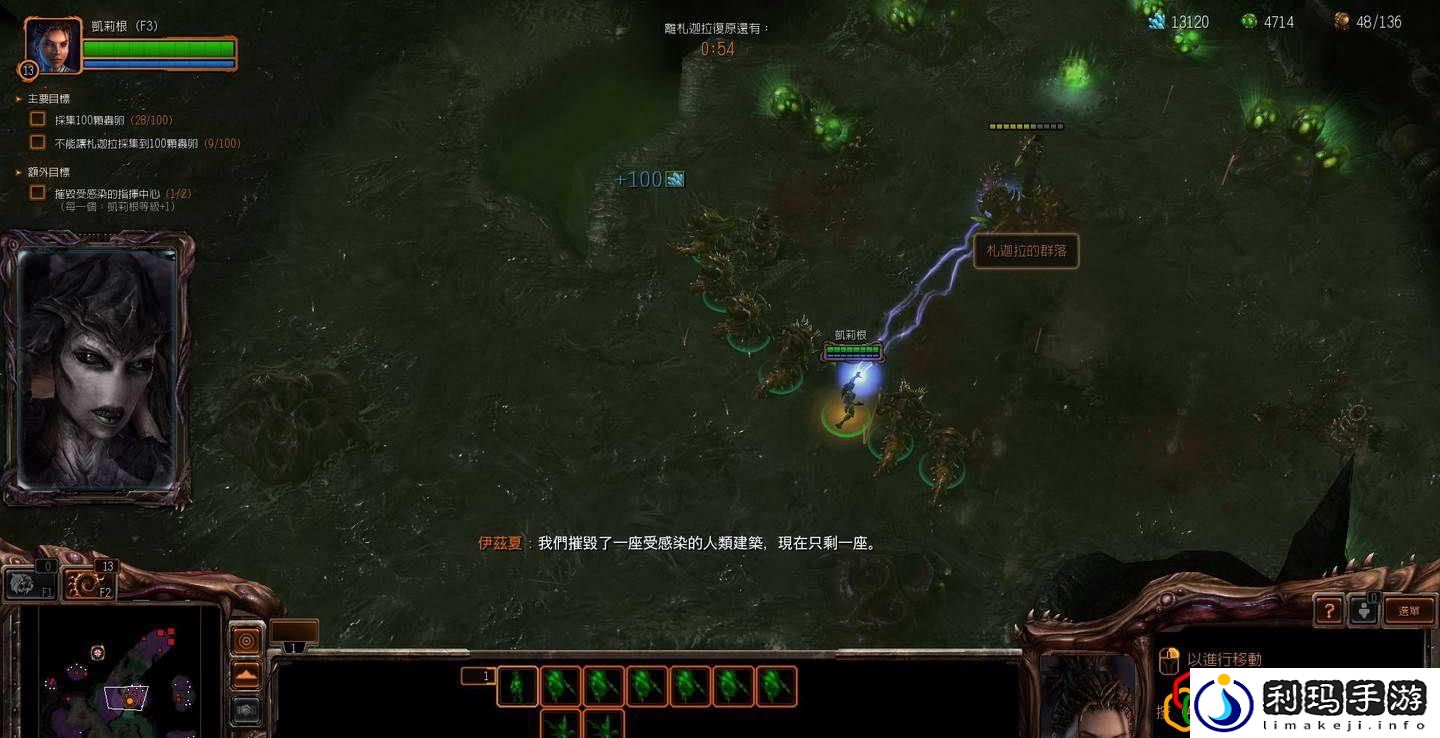Select Kerrigan's hero portrait (F3)

52,44
